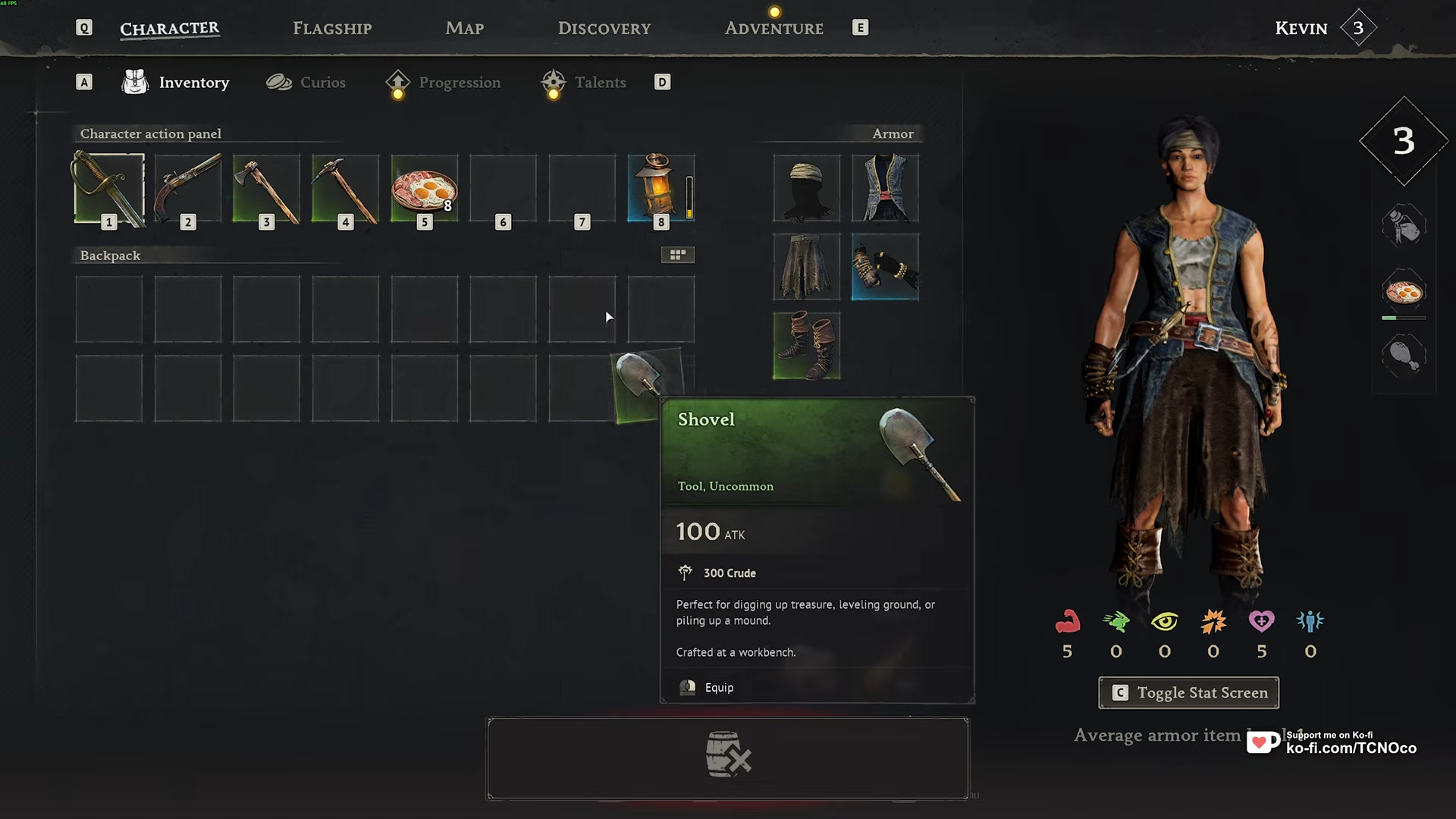Pick the pickaxe in action slot 4
This screenshot has width=1456, height=819.
click(345, 189)
